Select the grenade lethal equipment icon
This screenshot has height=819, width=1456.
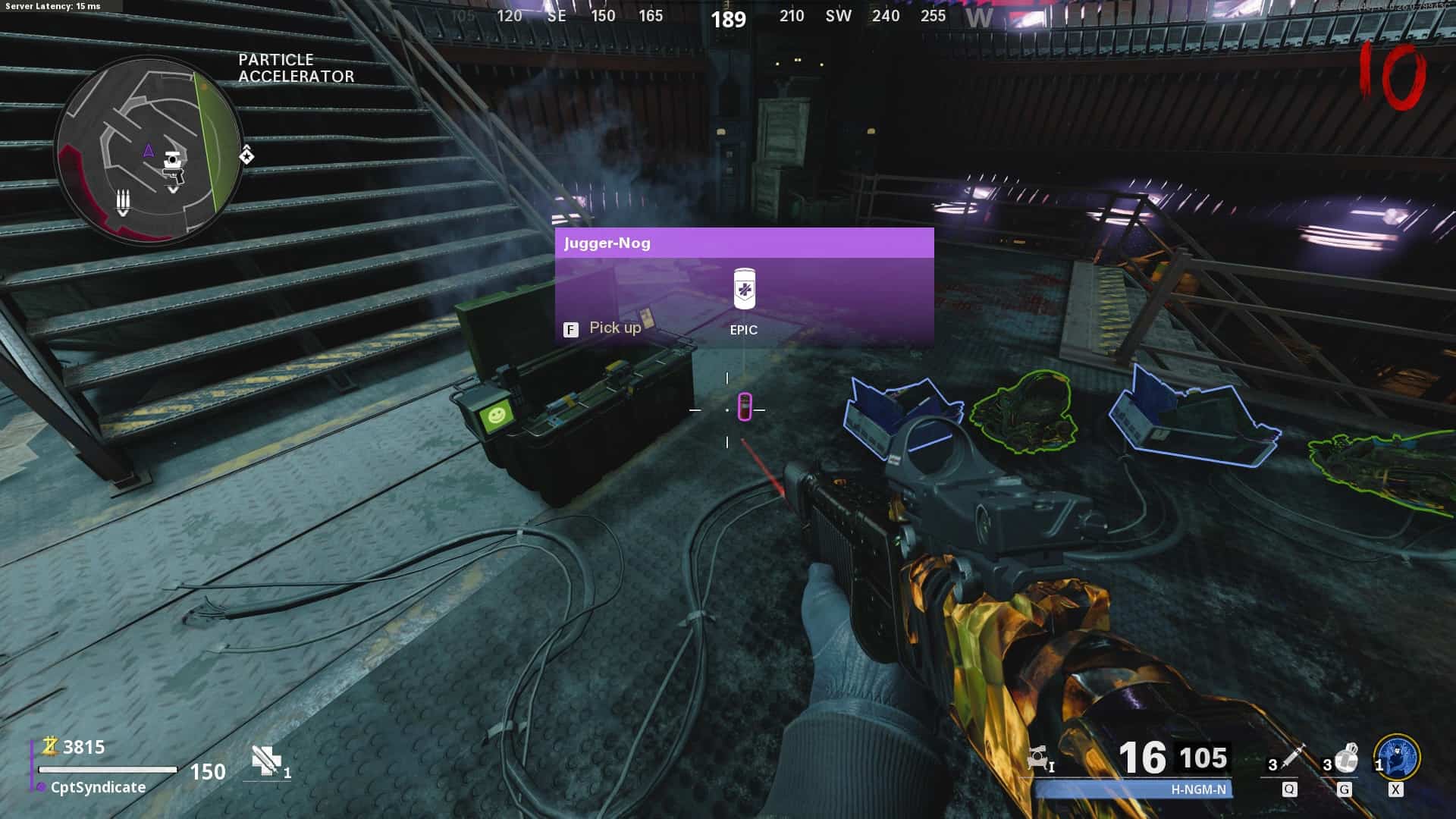tap(1347, 757)
